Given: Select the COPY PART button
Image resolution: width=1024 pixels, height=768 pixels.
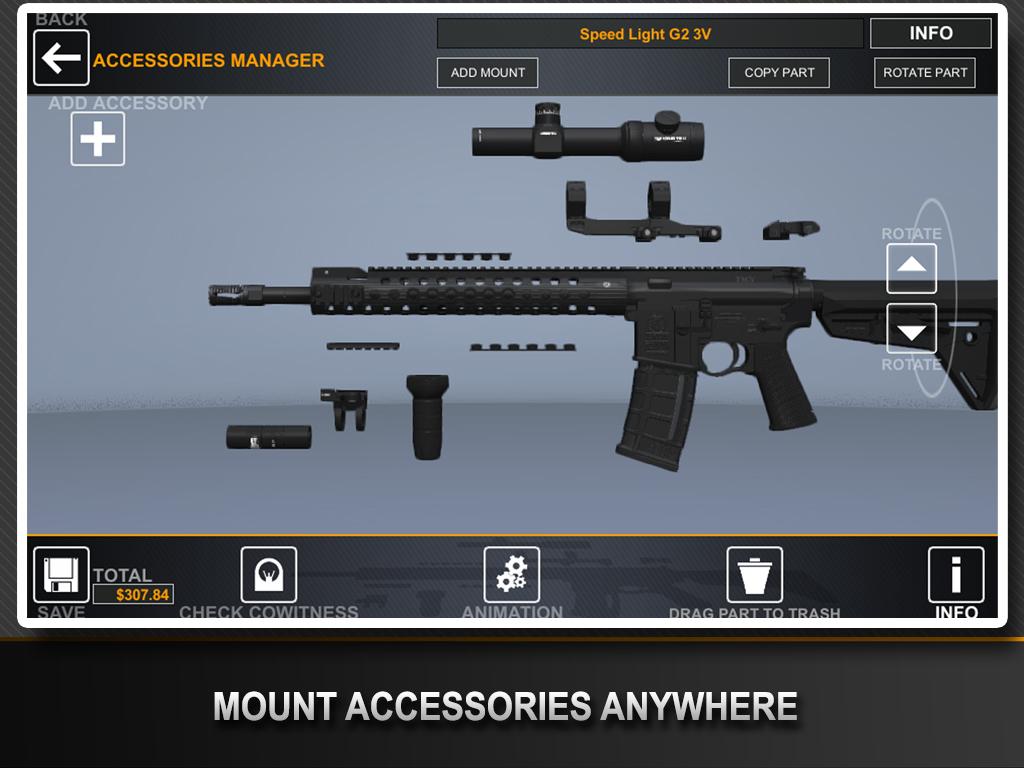Looking at the screenshot, I should (x=779, y=73).
